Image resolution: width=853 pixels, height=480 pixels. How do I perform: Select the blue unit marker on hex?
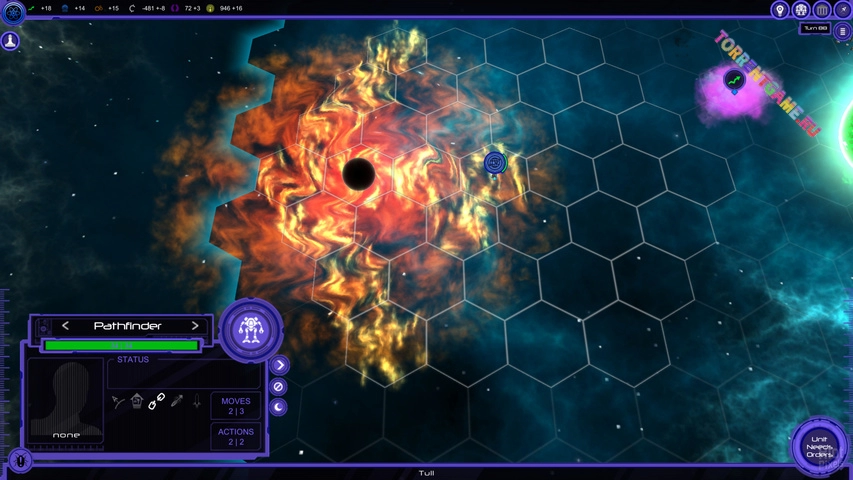coord(494,162)
